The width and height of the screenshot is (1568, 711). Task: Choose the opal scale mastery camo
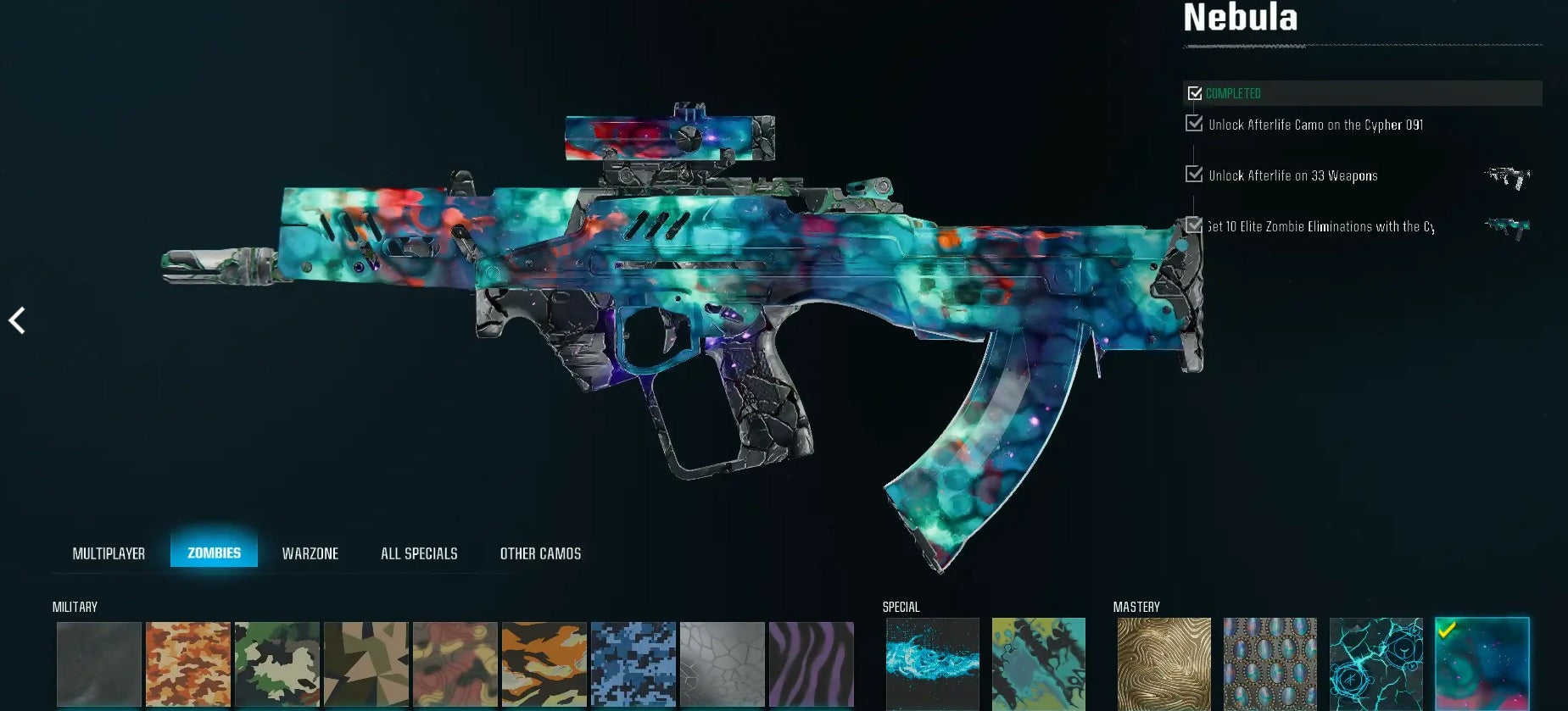tap(1269, 664)
